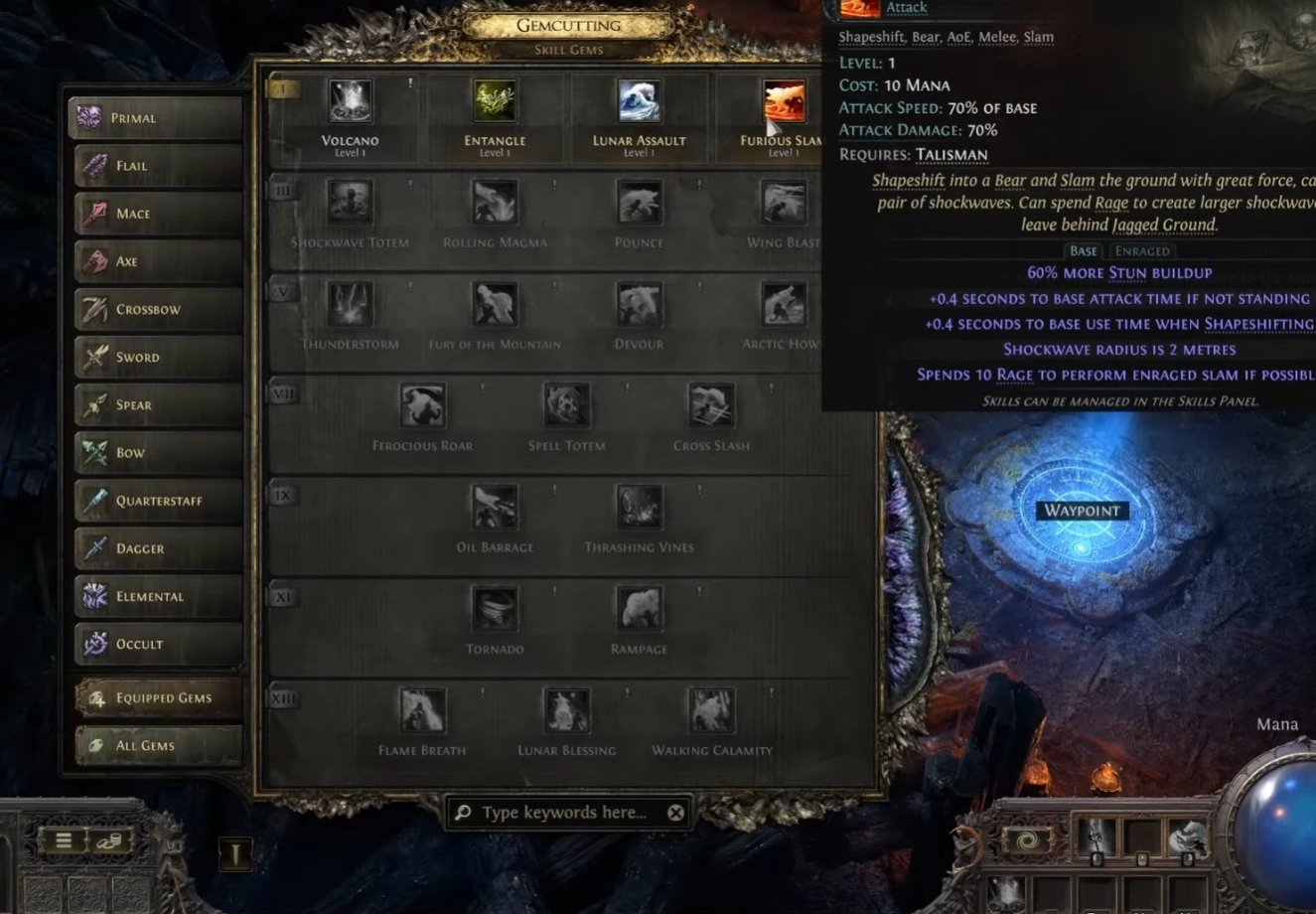Select the Primal gem category
Viewport: 1316px width, 914px height.
[x=156, y=117]
